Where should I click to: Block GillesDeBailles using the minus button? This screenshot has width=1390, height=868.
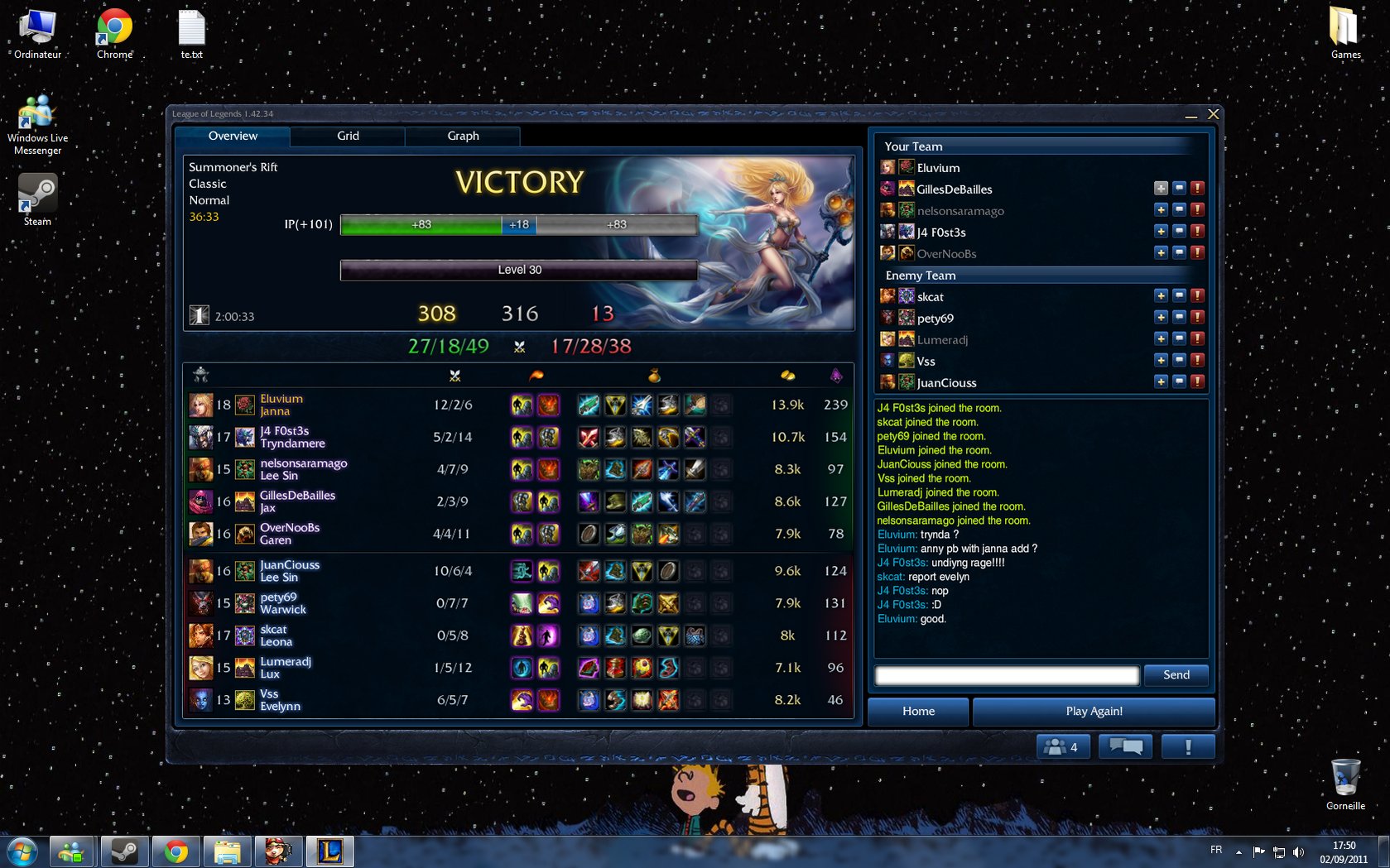pyautogui.click(x=1179, y=188)
